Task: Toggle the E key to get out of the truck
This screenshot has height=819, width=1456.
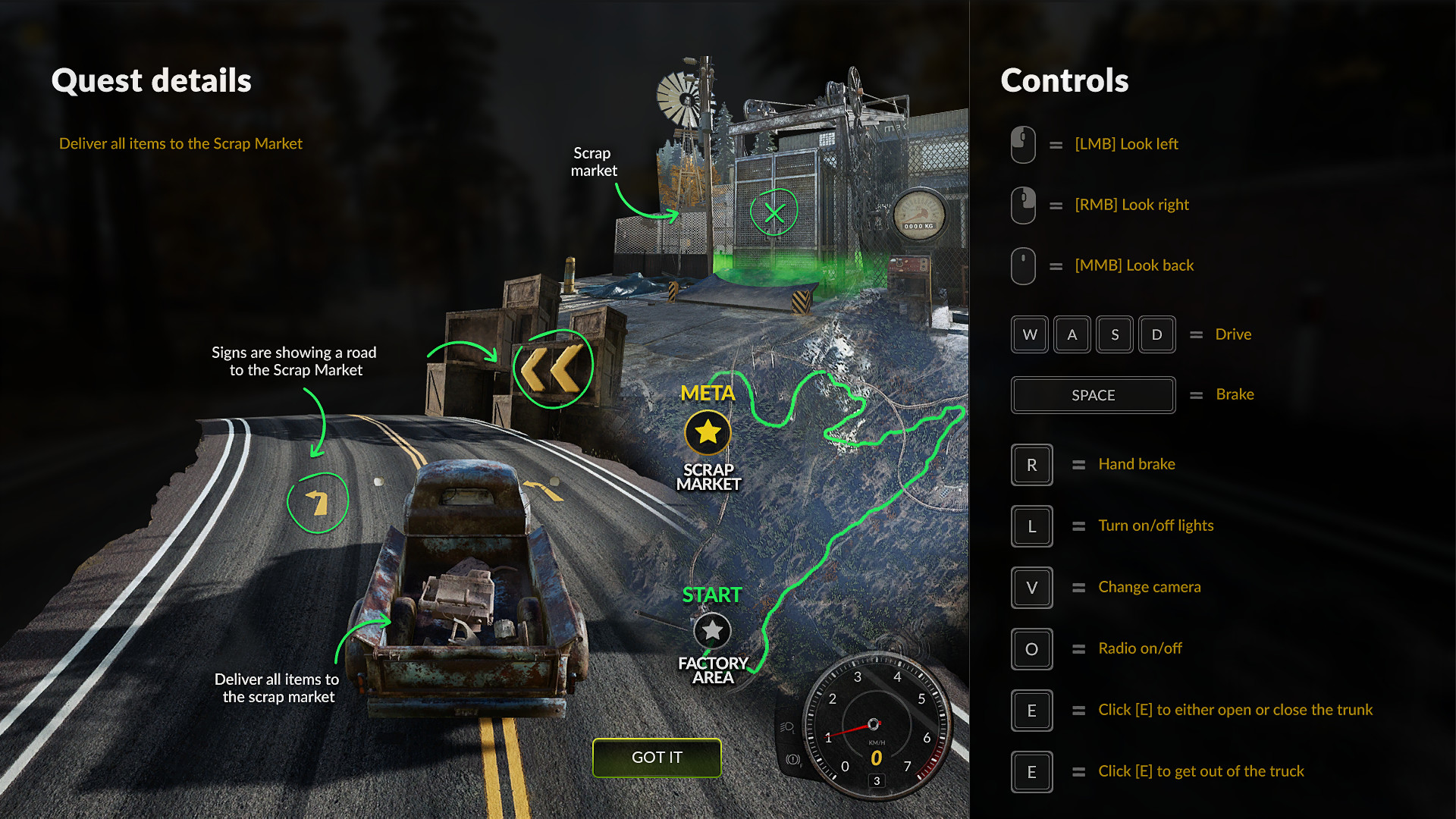Action: pyautogui.click(x=1031, y=772)
